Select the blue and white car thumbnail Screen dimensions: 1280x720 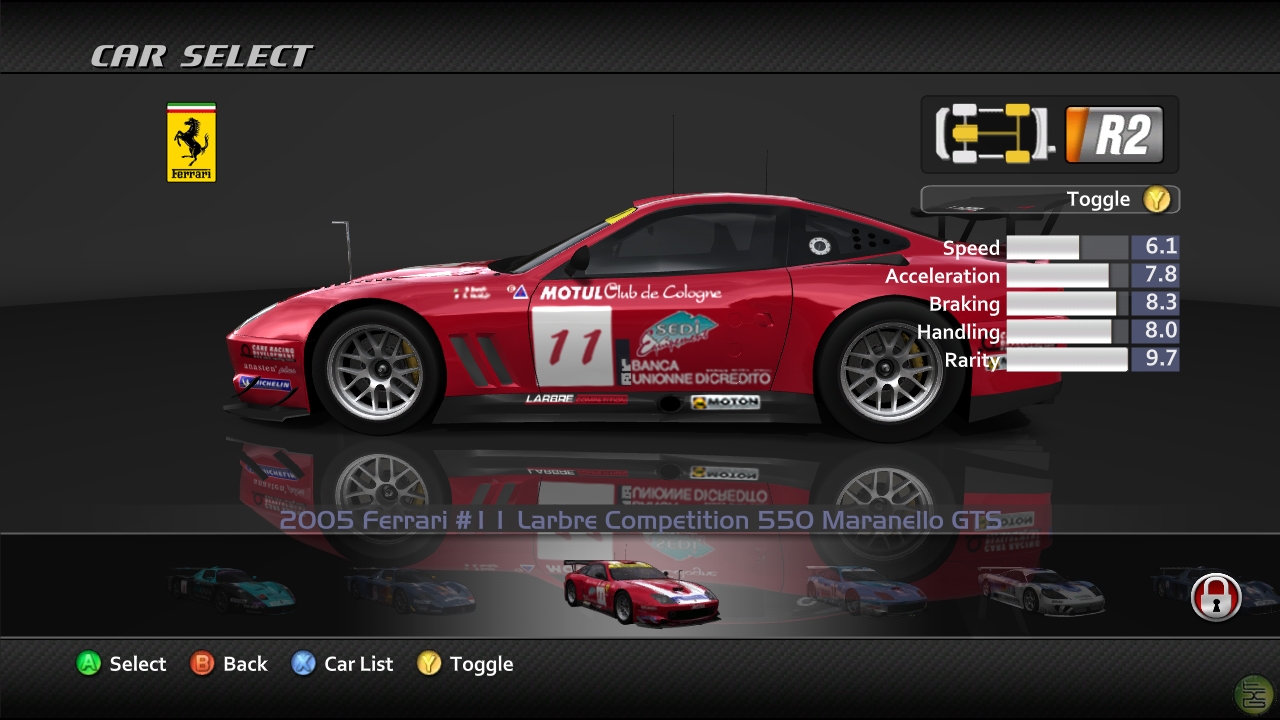tap(866, 590)
